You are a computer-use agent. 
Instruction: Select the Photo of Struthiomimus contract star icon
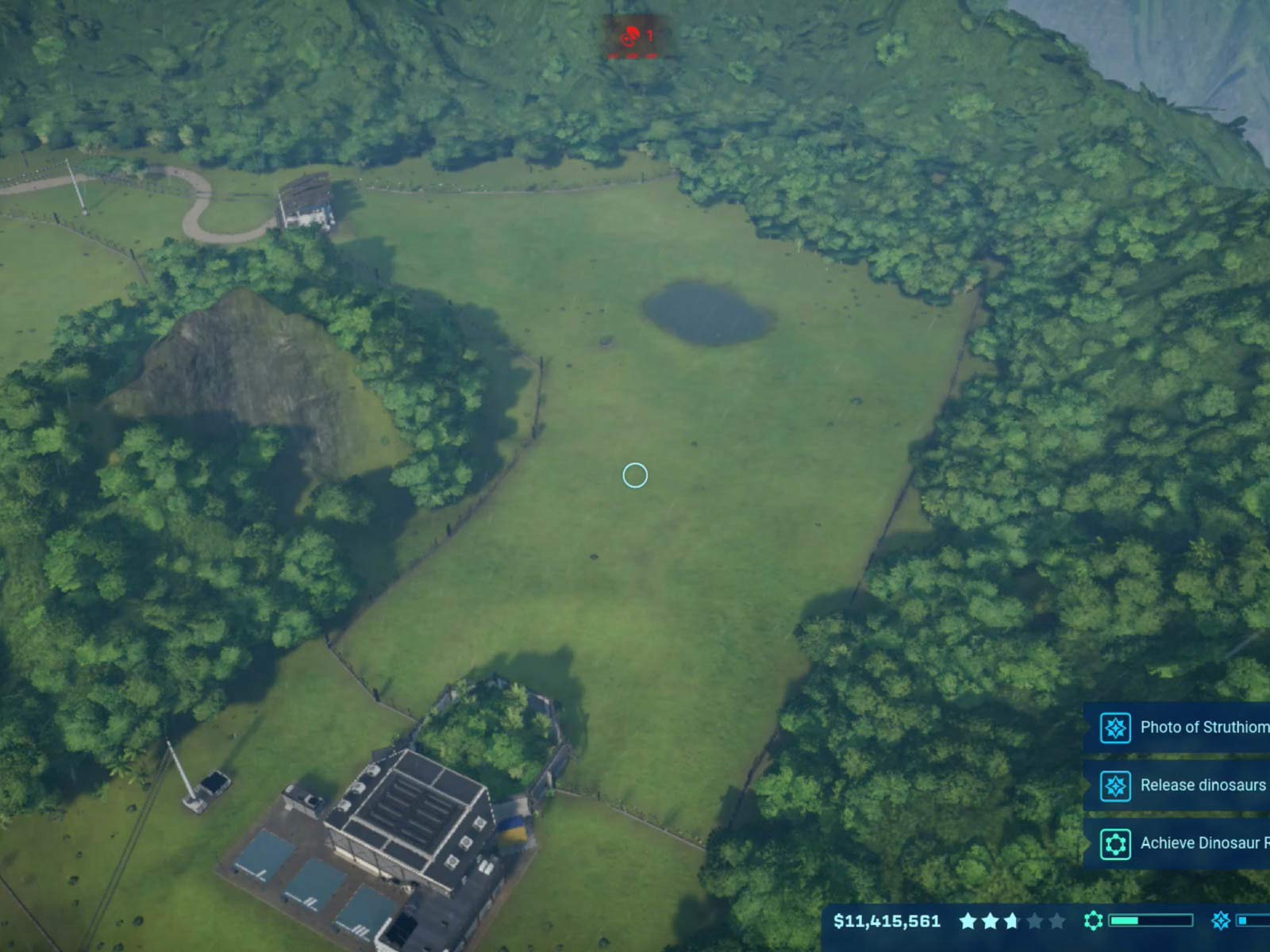pyautogui.click(x=1116, y=728)
